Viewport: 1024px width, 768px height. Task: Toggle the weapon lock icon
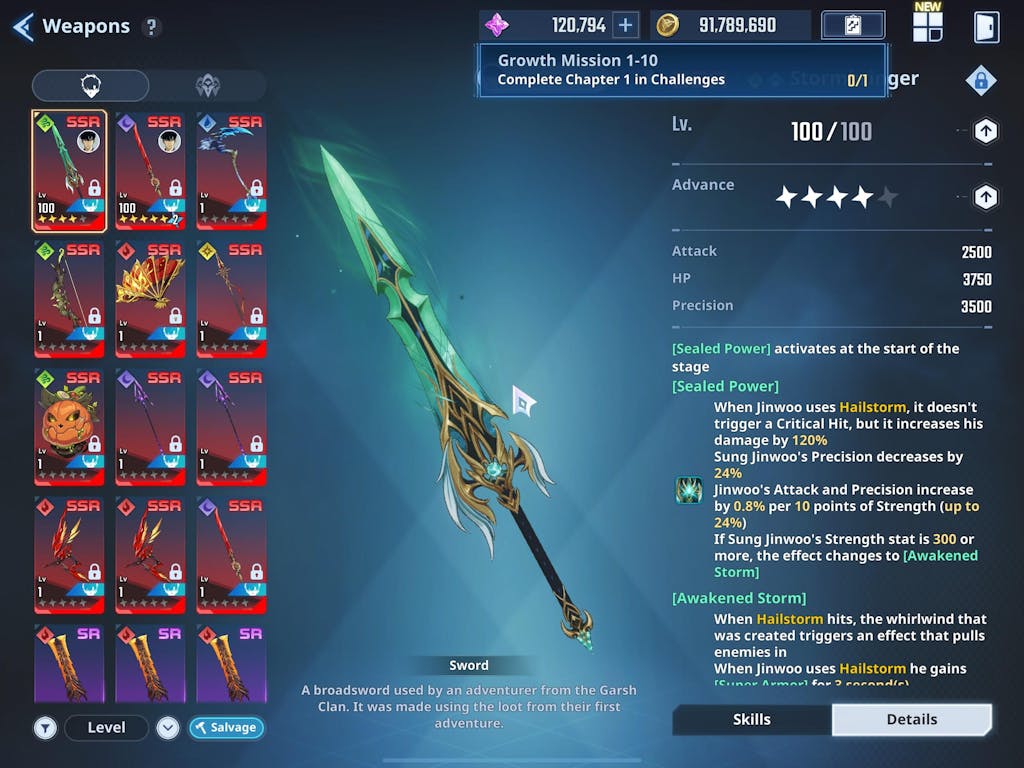(x=980, y=81)
